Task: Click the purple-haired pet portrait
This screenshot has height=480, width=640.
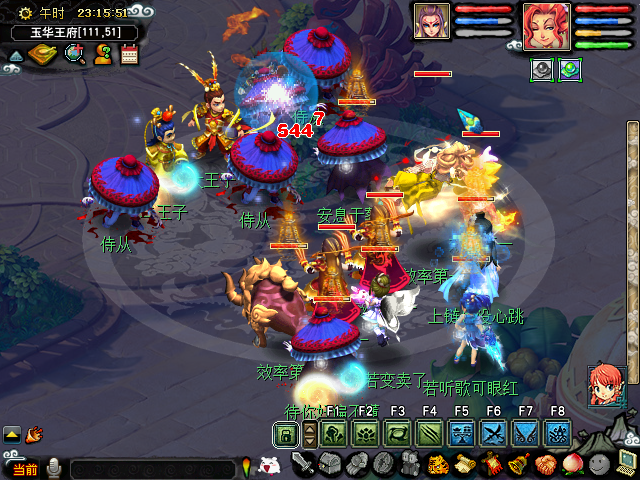Action: click(x=433, y=24)
